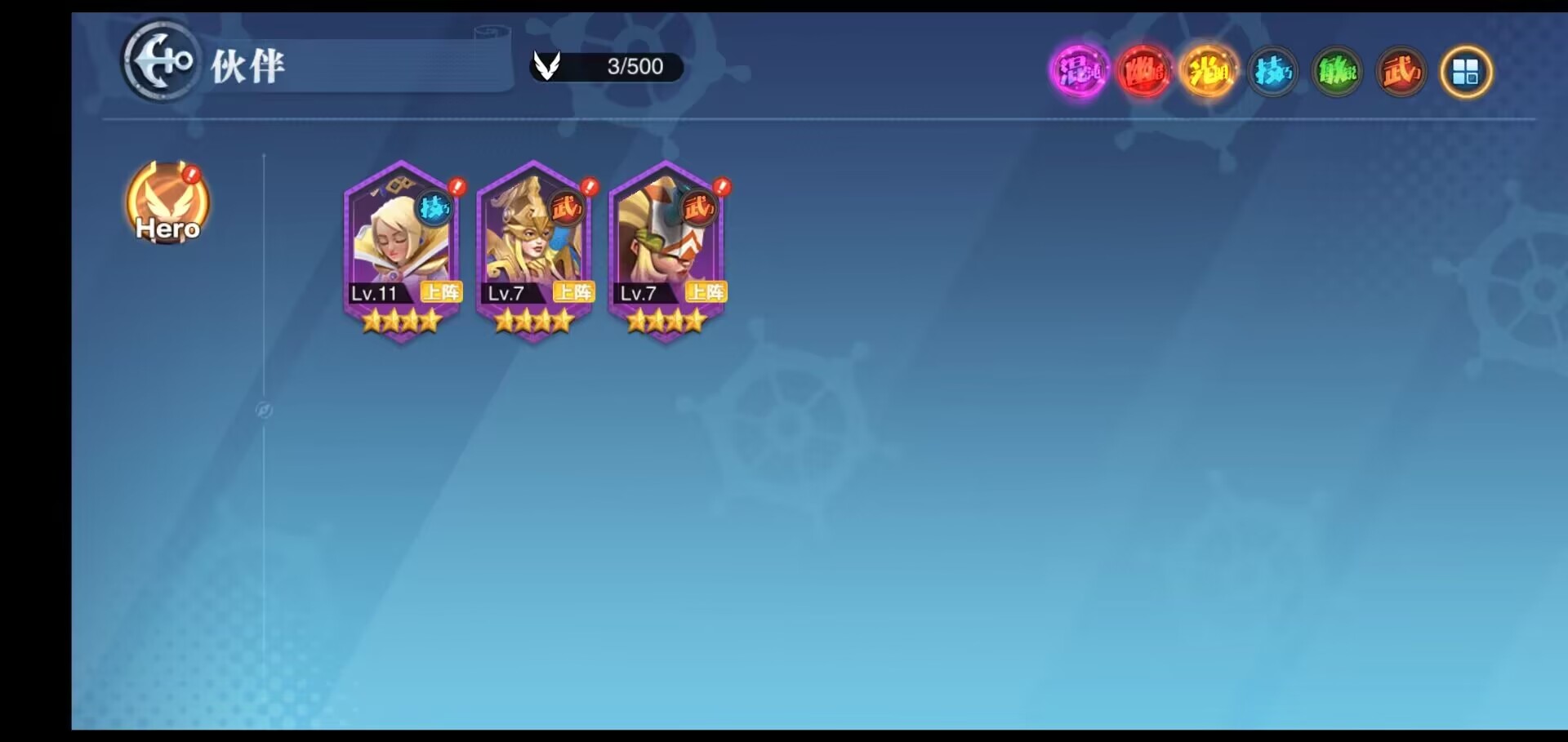Show all heroes with grid filter
The image size is (1568, 742).
pyautogui.click(x=1466, y=72)
